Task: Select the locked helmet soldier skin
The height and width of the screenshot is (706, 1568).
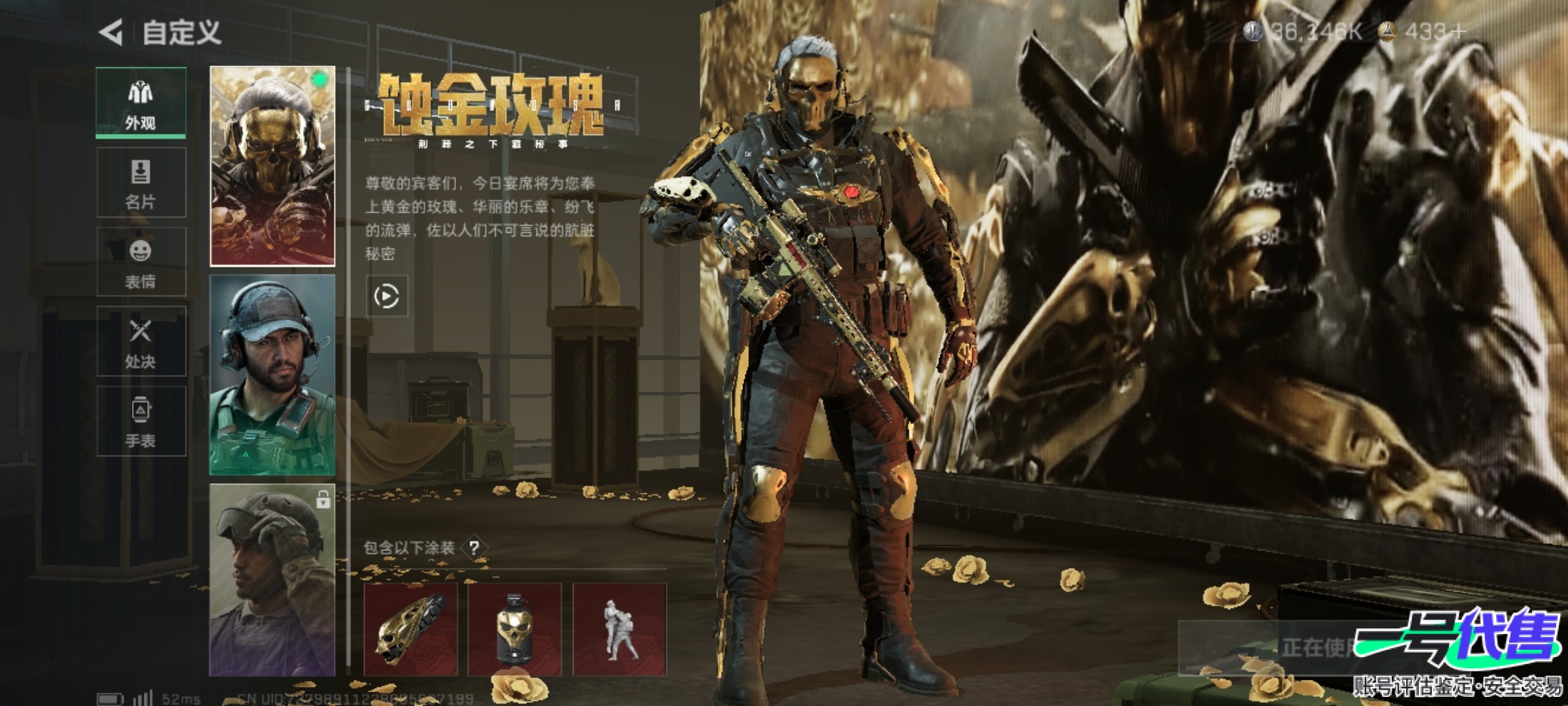Action: [272, 580]
